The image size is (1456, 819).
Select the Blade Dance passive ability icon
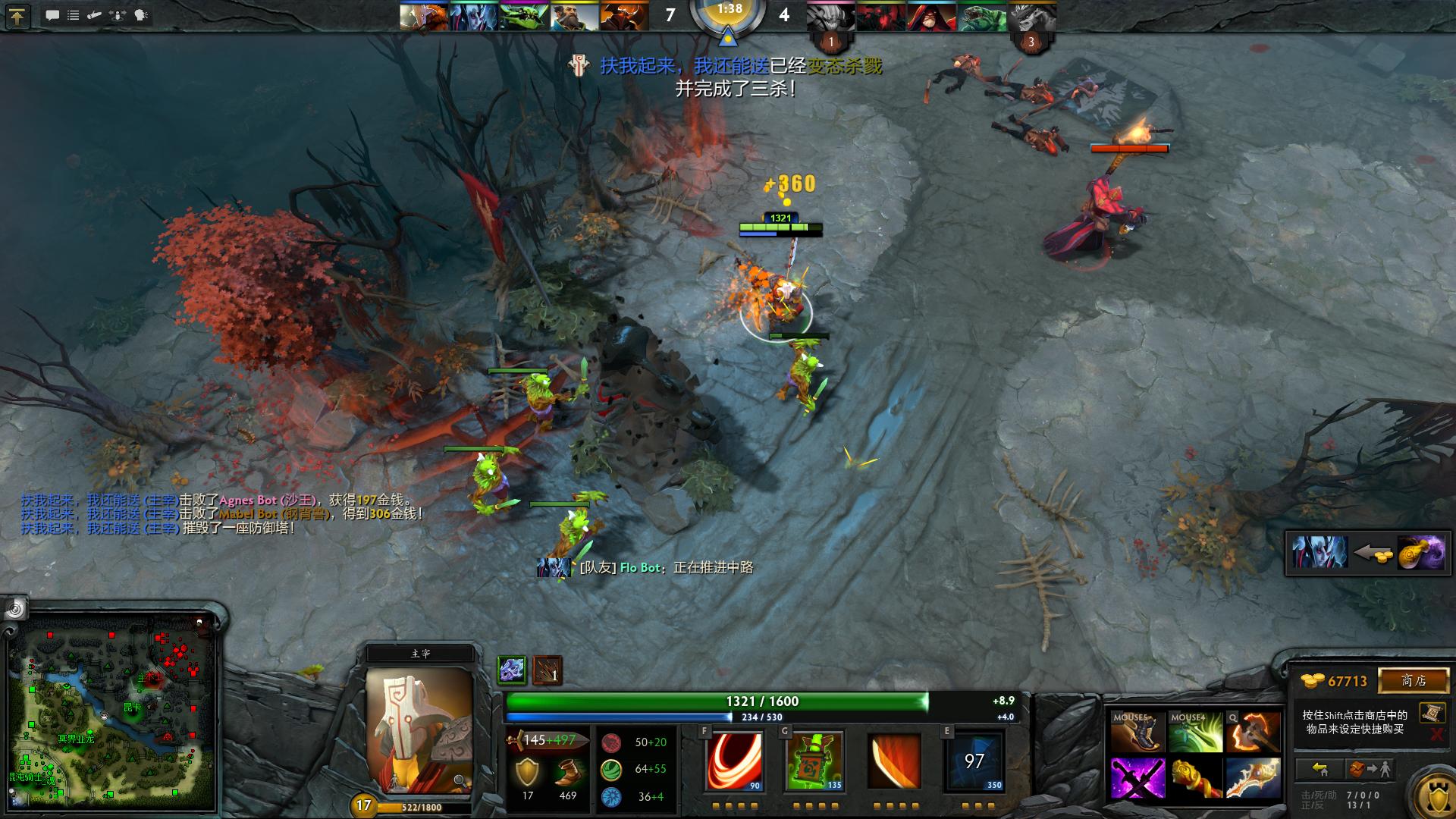[x=895, y=761]
